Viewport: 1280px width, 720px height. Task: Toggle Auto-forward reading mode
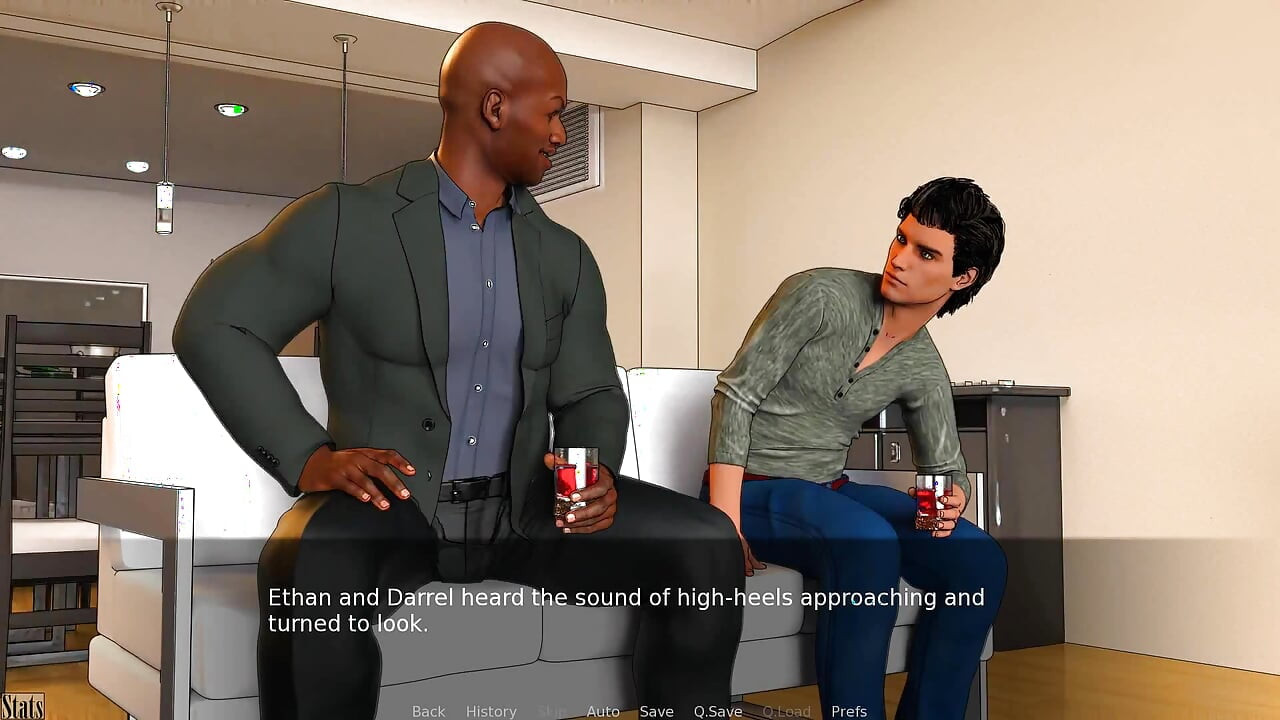603,711
